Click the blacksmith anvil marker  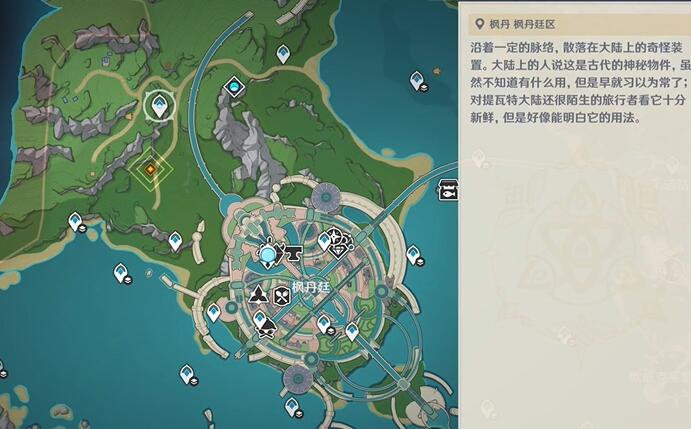coord(295,255)
